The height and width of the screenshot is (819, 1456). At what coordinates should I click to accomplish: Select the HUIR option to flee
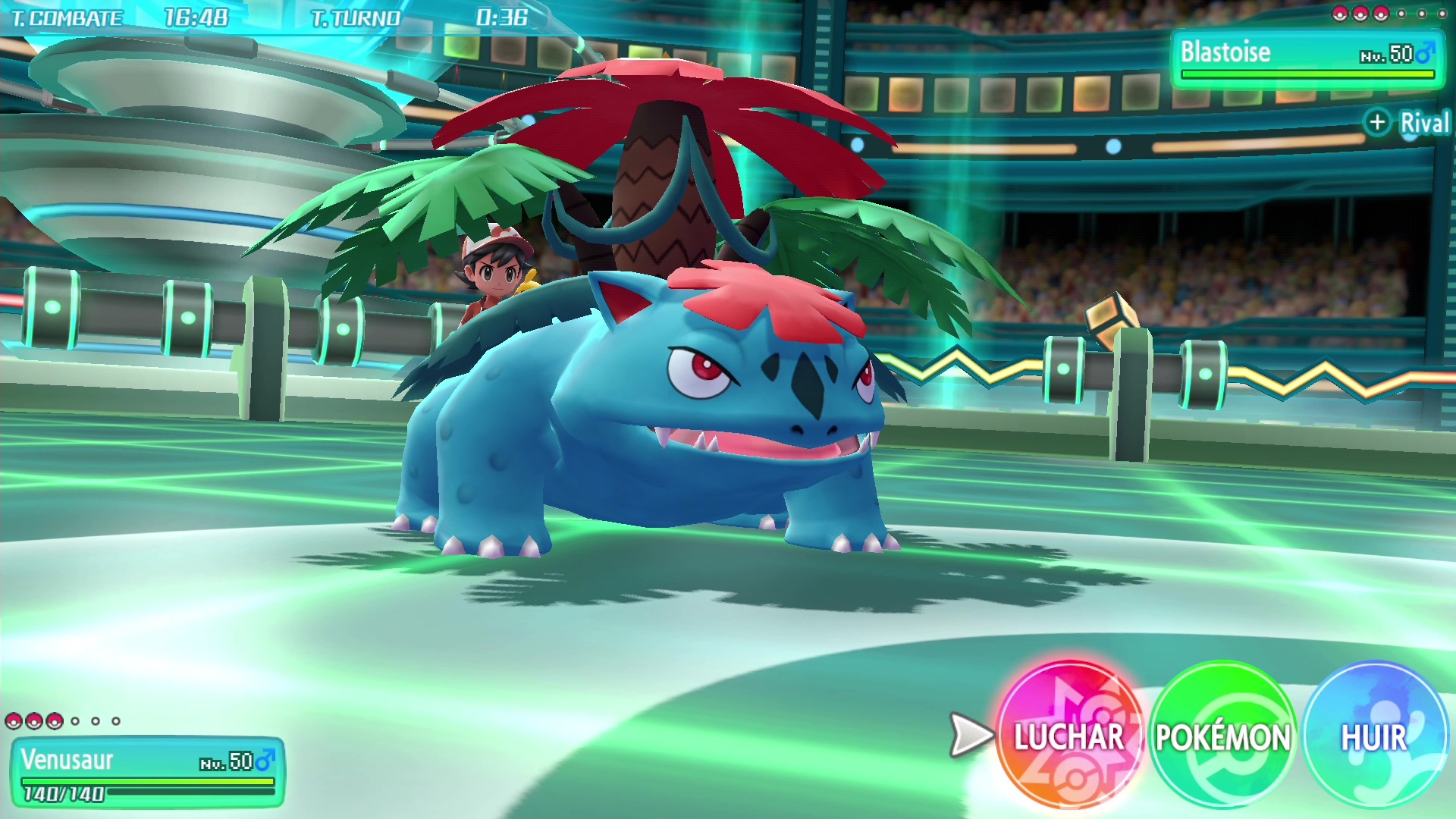pos(1374,736)
